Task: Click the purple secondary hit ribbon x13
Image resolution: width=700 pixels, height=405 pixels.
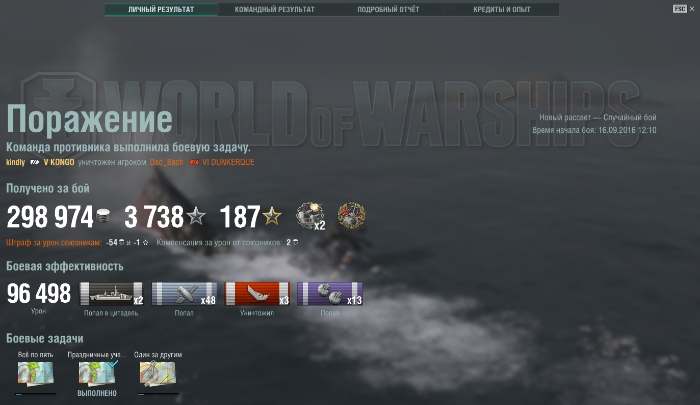Action: pyautogui.click(x=329, y=294)
